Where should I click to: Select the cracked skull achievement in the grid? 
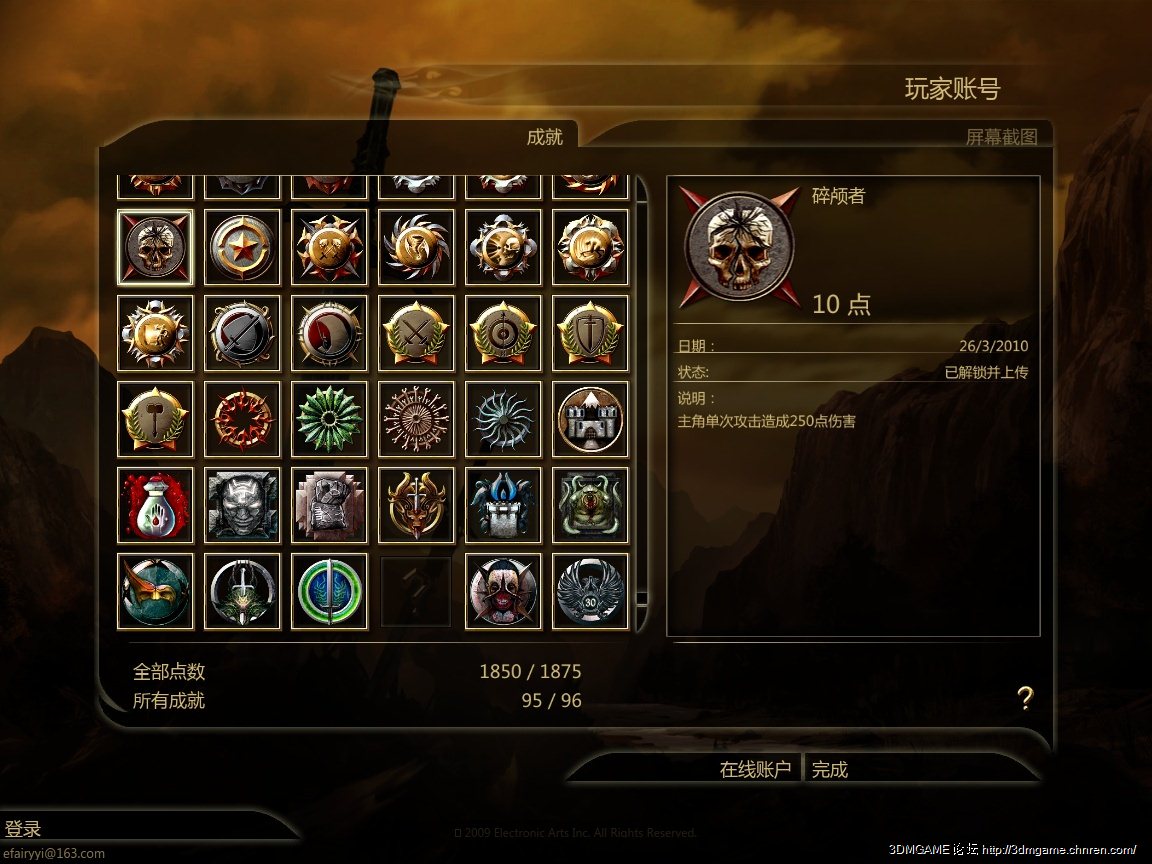(155, 247)
